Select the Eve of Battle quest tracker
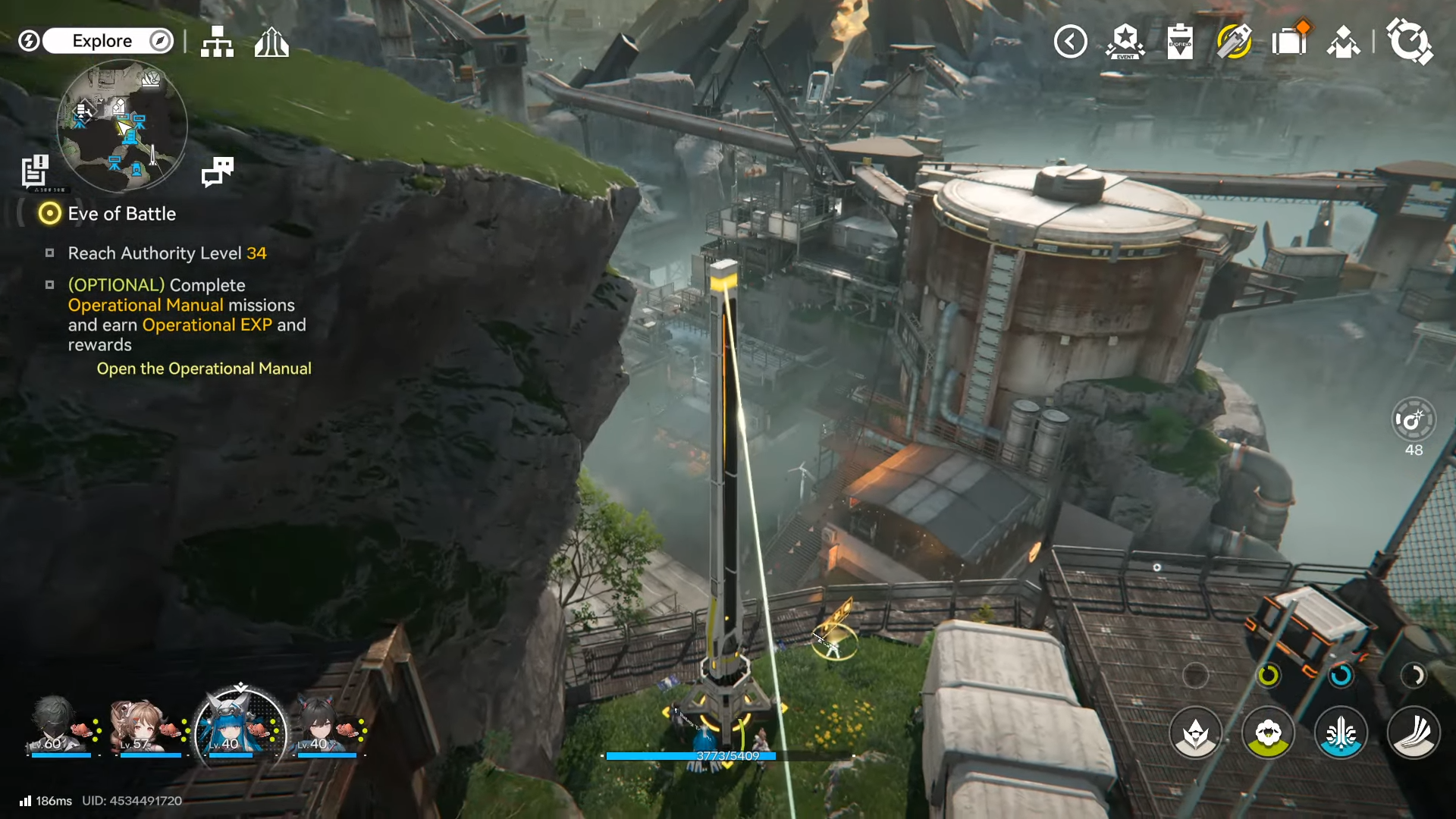The height and width of the screenshot is (819, 1456). click(121, 214)
